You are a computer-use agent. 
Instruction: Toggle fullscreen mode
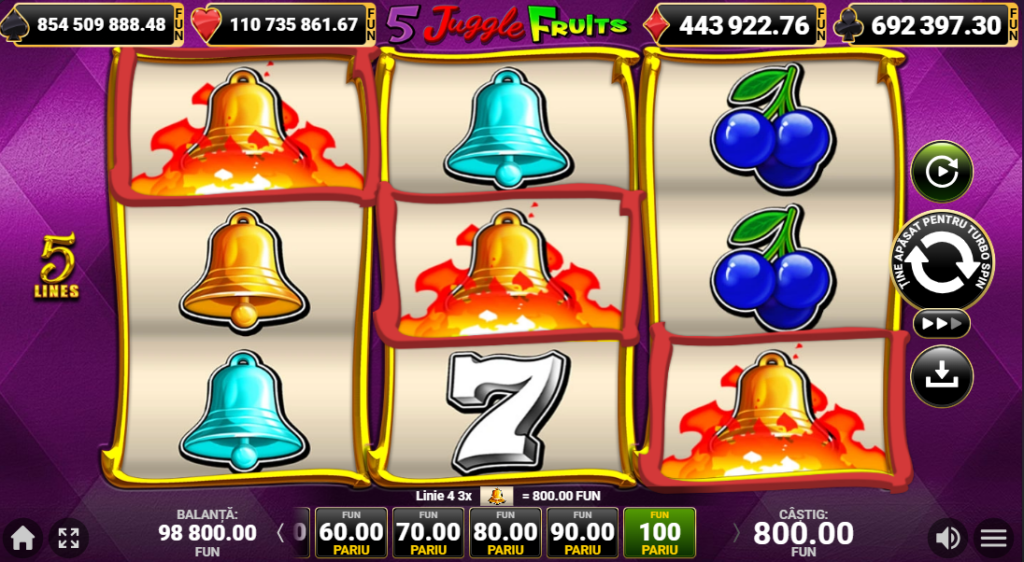coord(68,538)
